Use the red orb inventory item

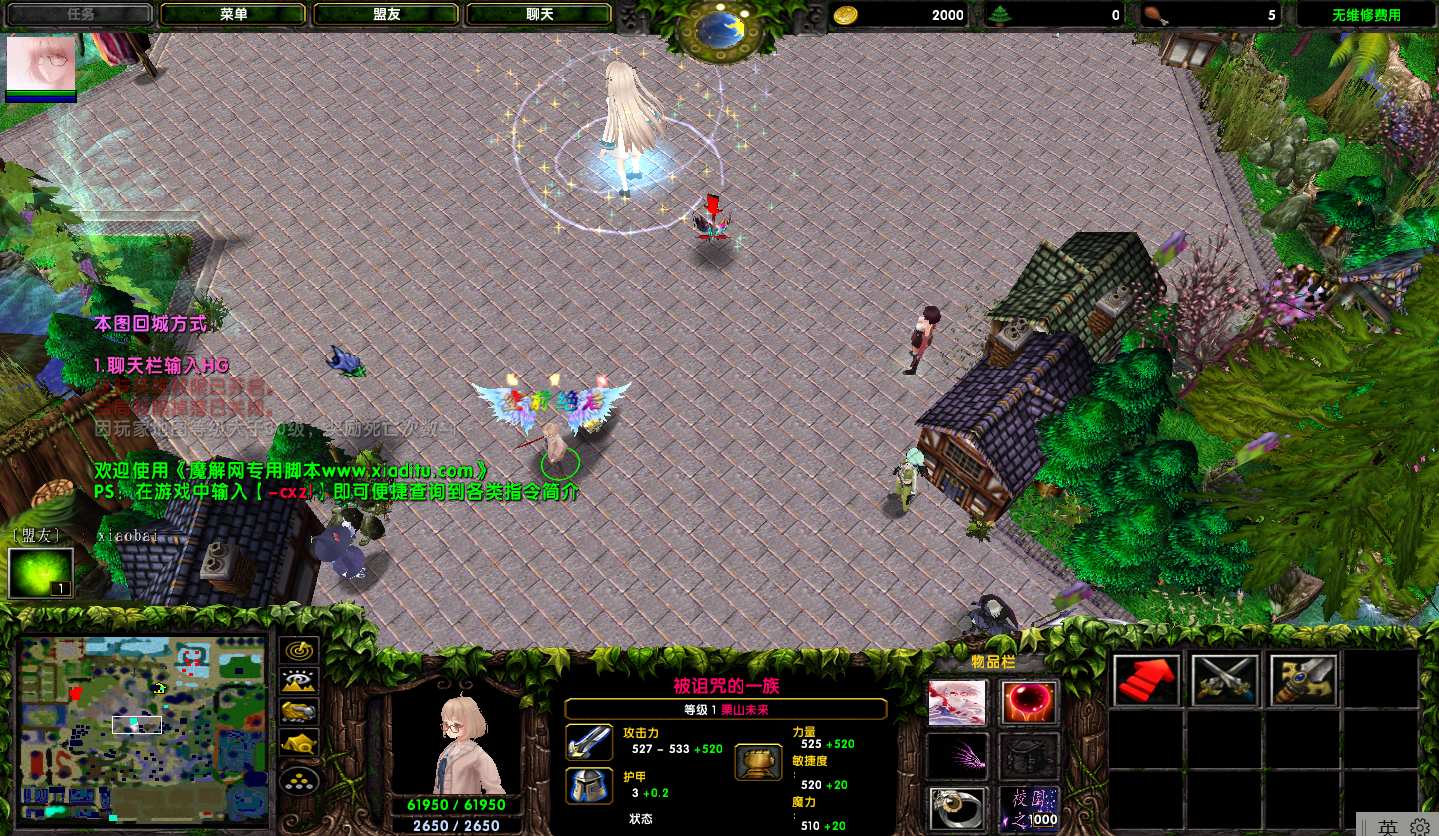pyautogui.click(x=1029, y=703)
